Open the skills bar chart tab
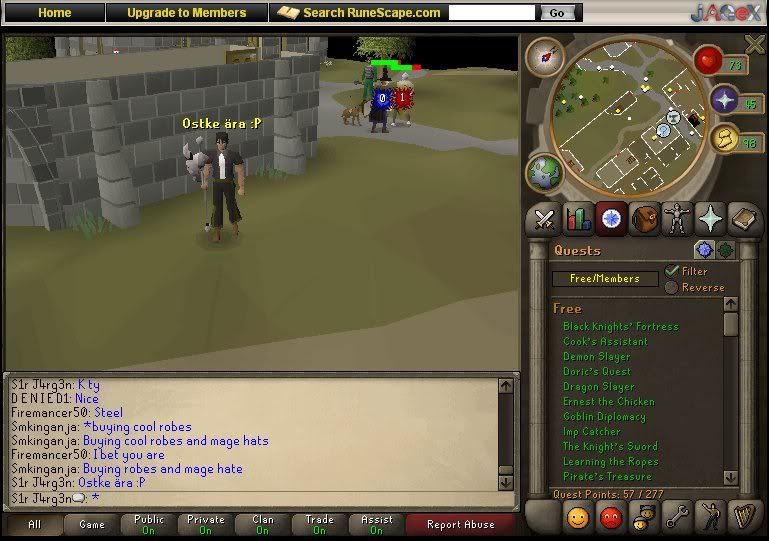 point(578,218)
